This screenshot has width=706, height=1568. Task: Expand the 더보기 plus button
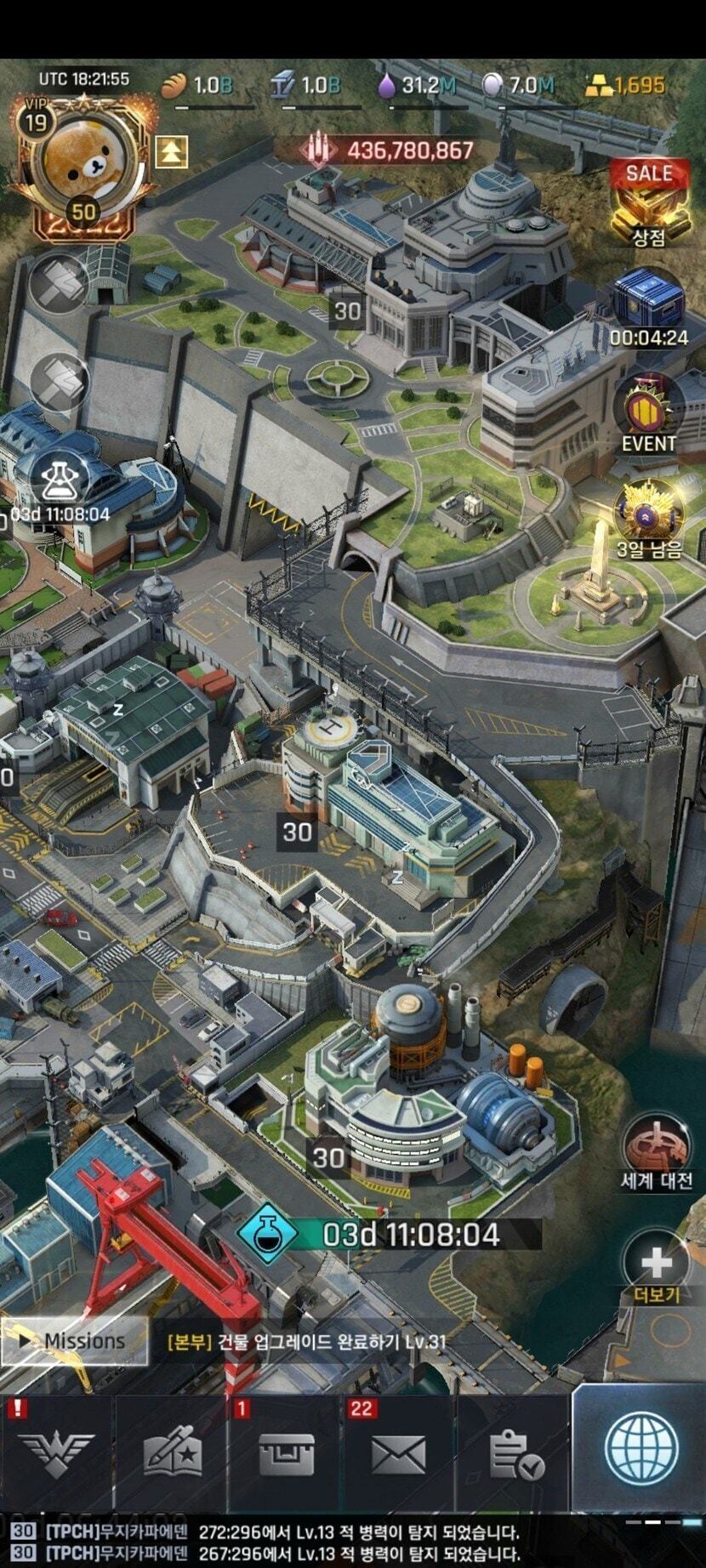(656, 1264)
